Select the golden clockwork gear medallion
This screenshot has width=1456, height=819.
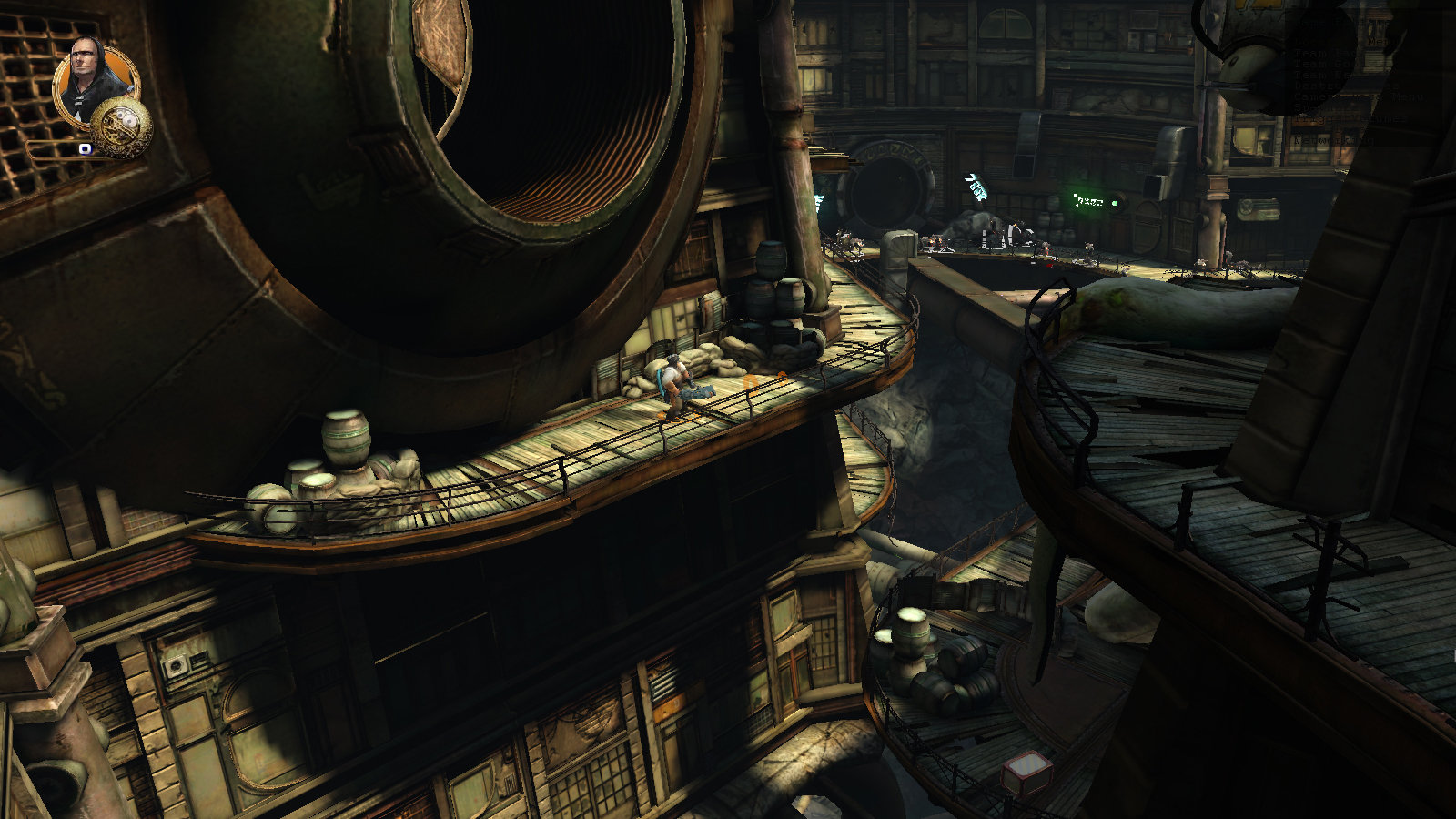coord(120,125)
